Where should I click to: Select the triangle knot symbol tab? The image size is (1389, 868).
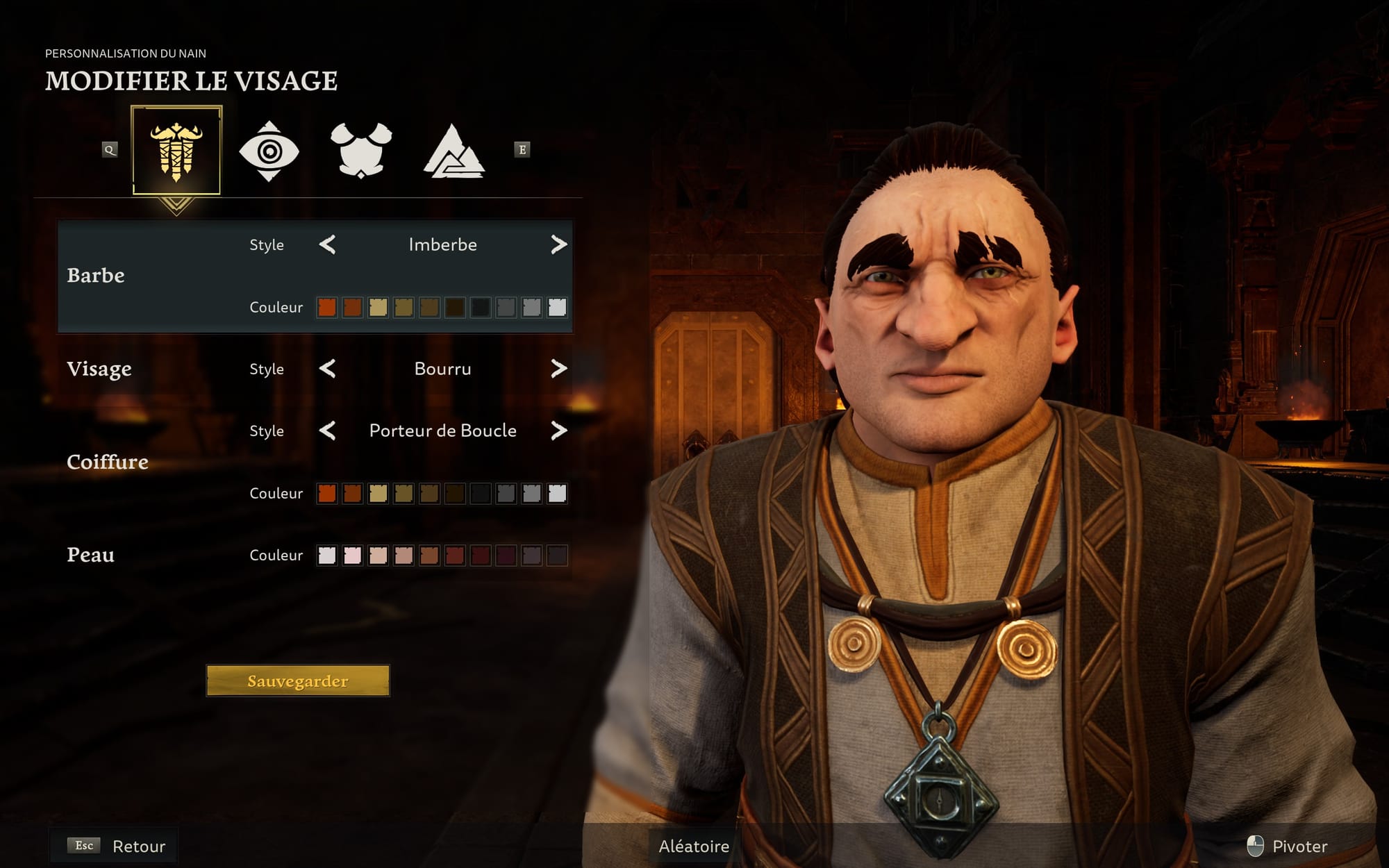[x=454, y=151]
